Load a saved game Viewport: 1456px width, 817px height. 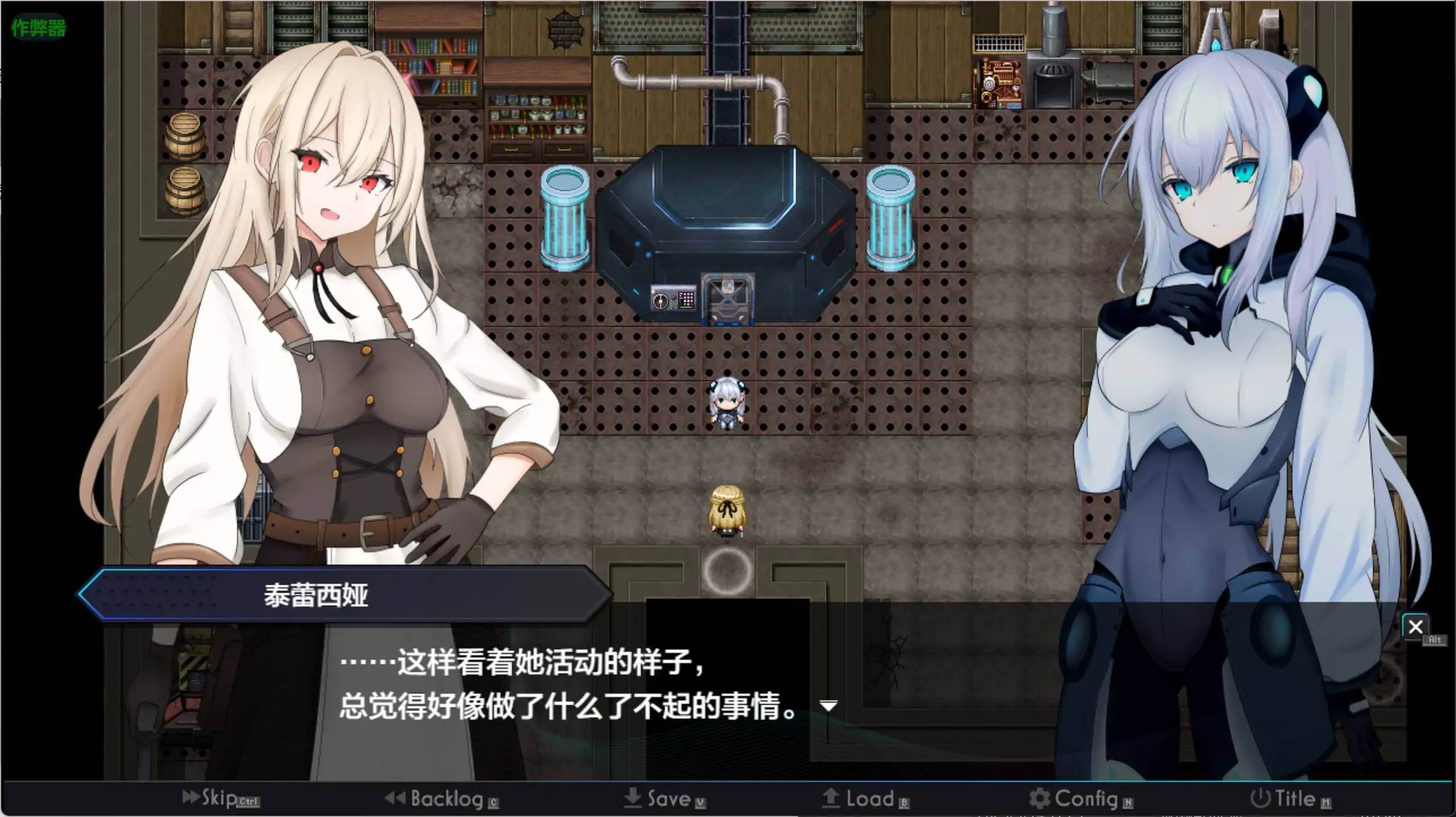click(864, 799)
